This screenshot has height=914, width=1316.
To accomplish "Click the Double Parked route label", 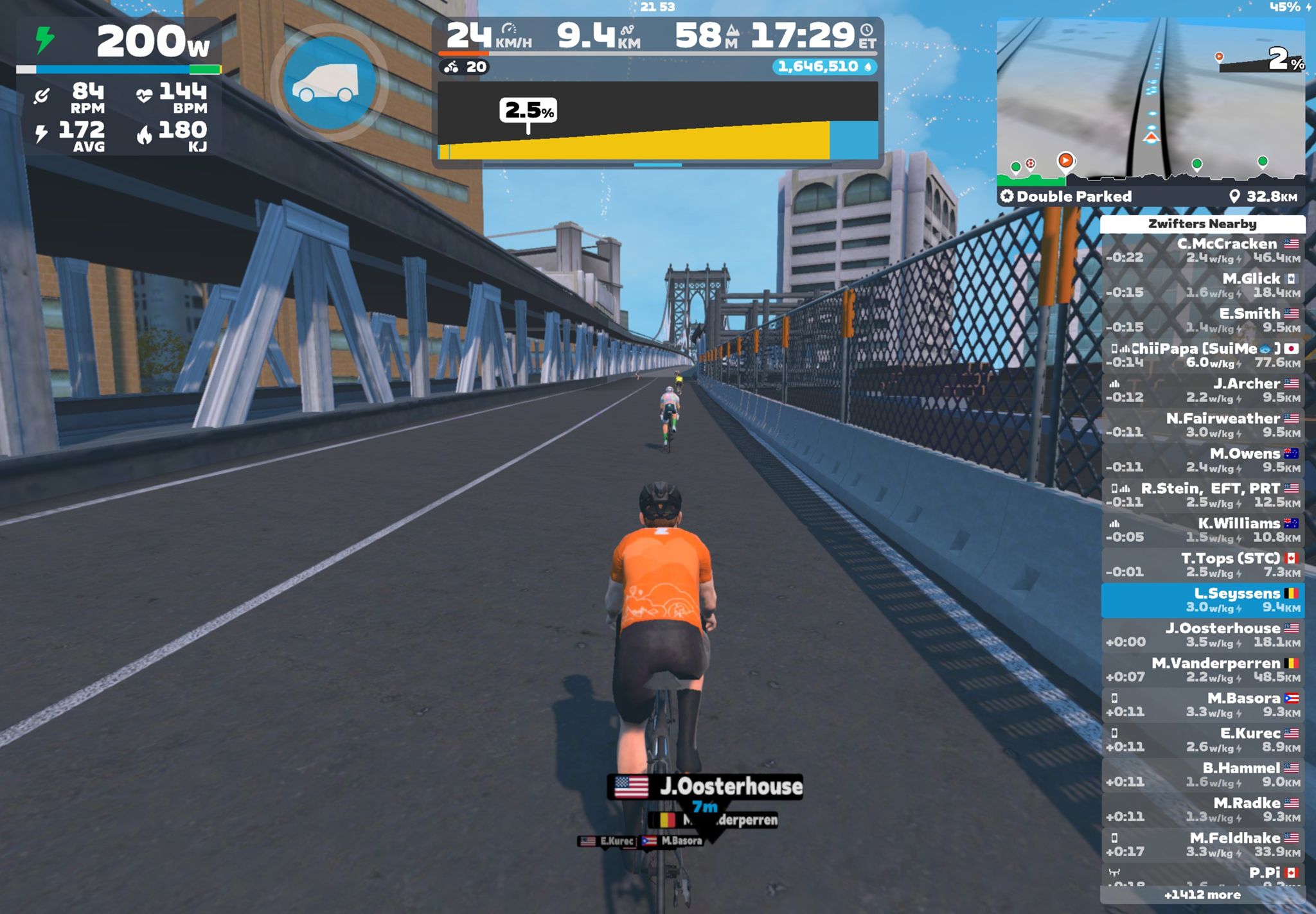I will point(1073,197).
